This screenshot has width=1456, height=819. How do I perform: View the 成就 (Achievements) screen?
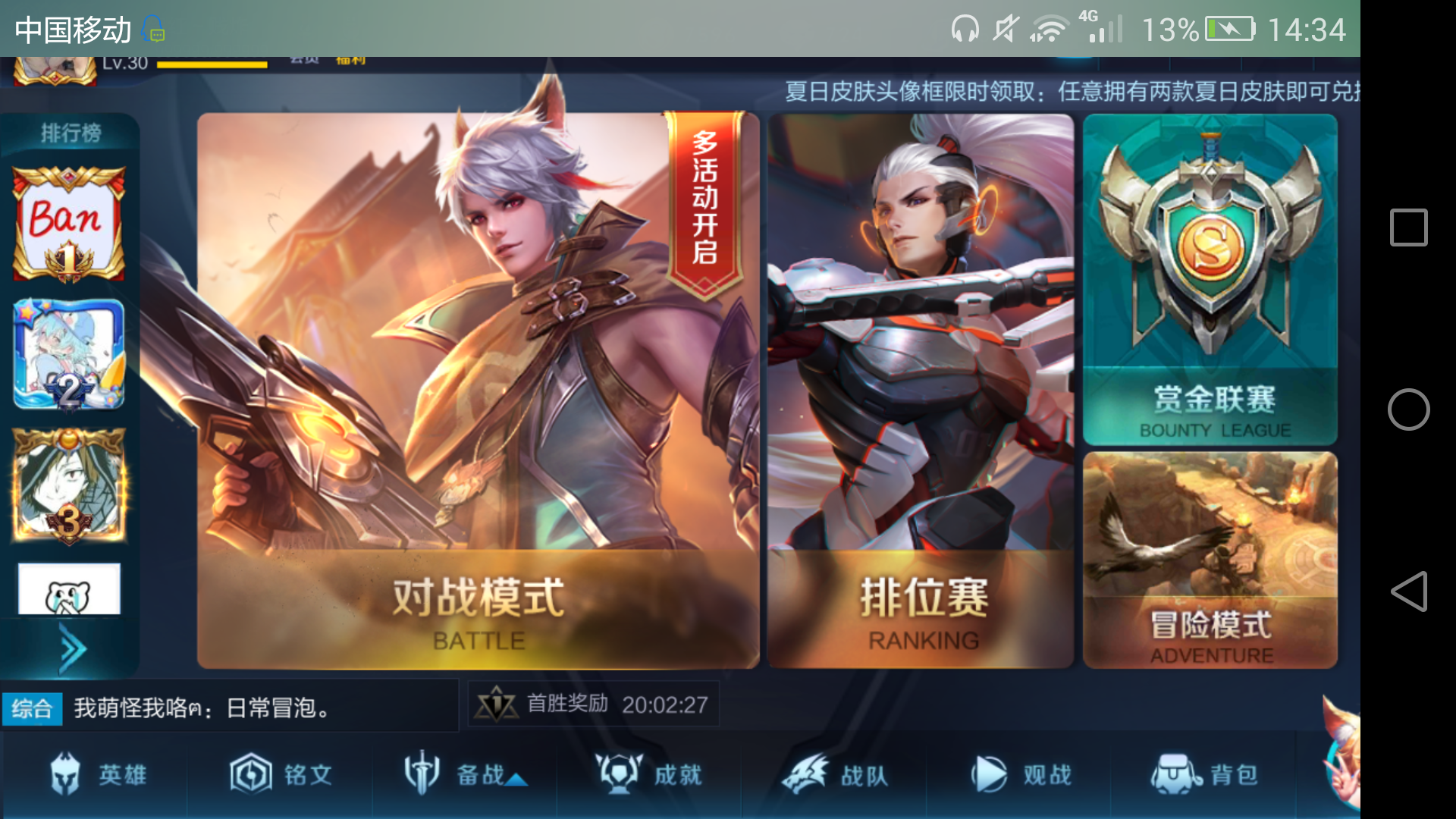(648, 773)
